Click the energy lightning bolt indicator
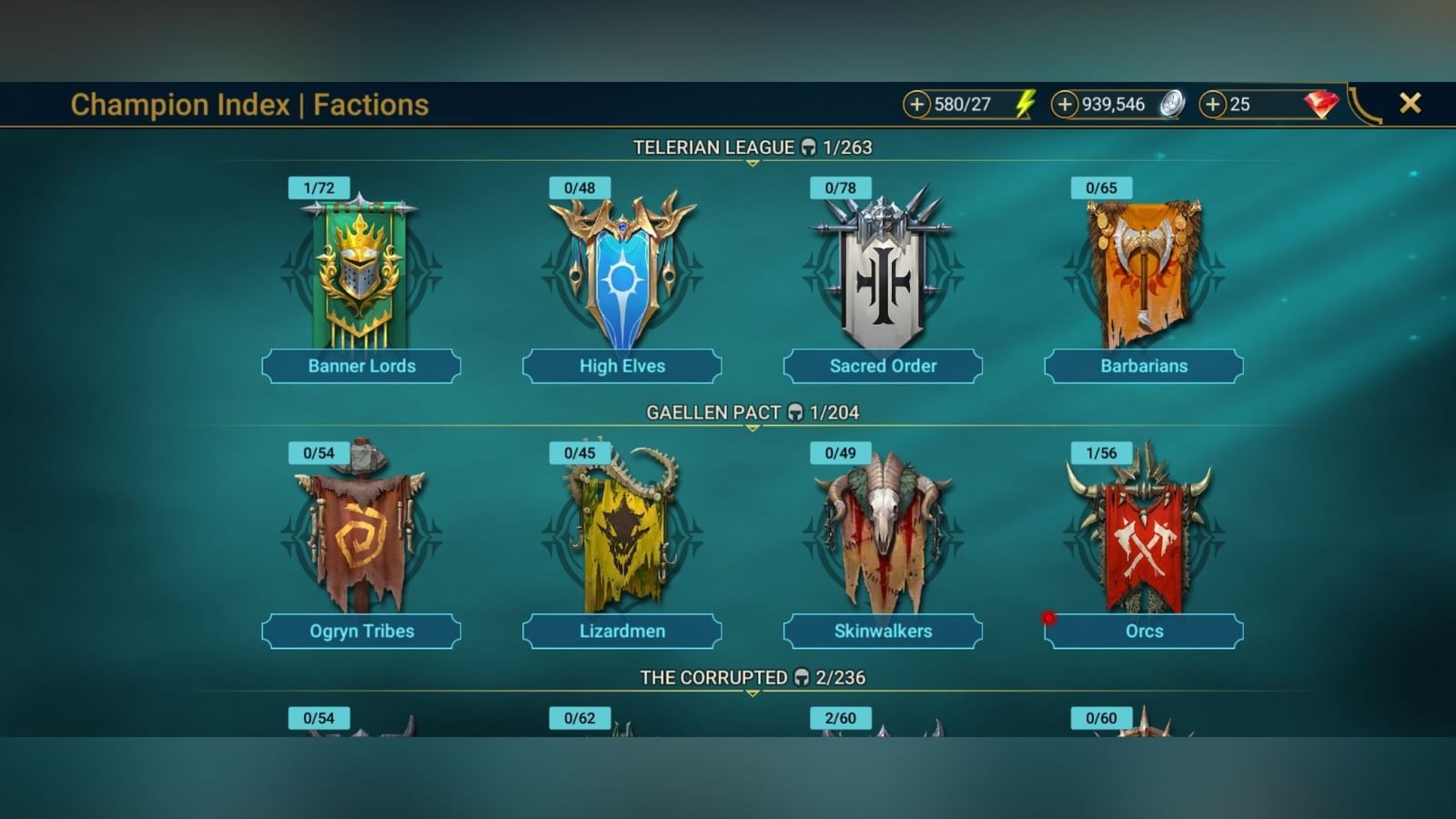 [x=1026, y=104]
